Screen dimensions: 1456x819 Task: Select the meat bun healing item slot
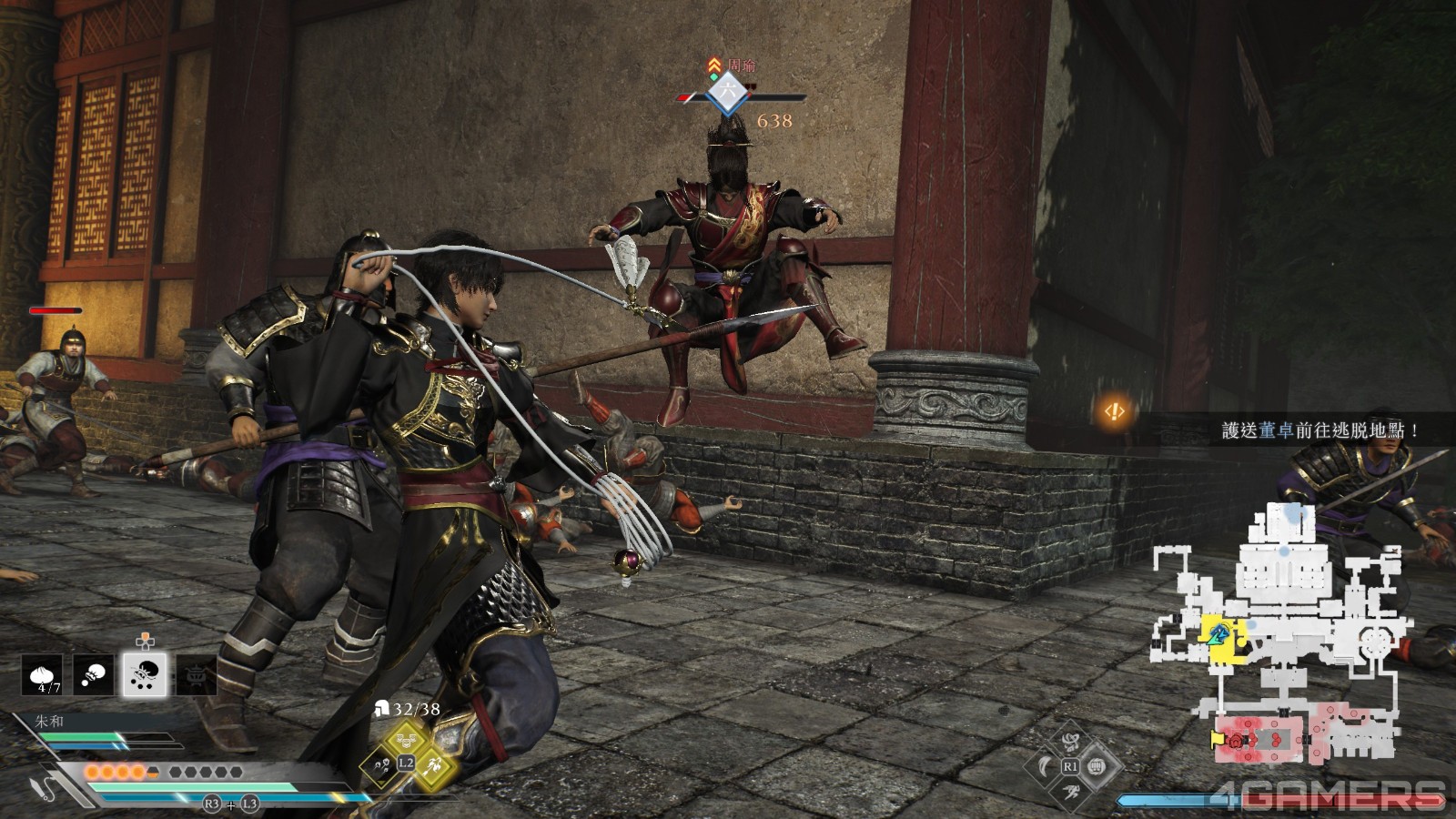click(42, 675)
